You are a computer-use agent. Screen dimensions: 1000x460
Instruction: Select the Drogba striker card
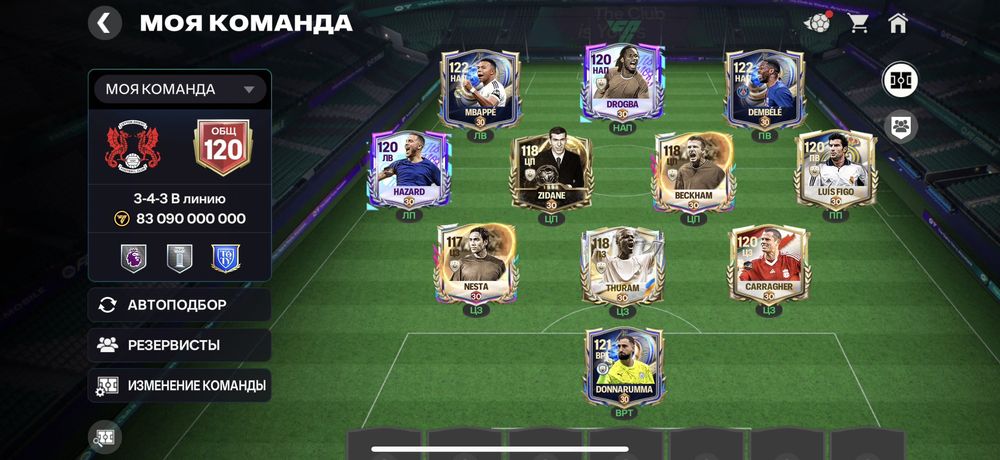[622, 85]
